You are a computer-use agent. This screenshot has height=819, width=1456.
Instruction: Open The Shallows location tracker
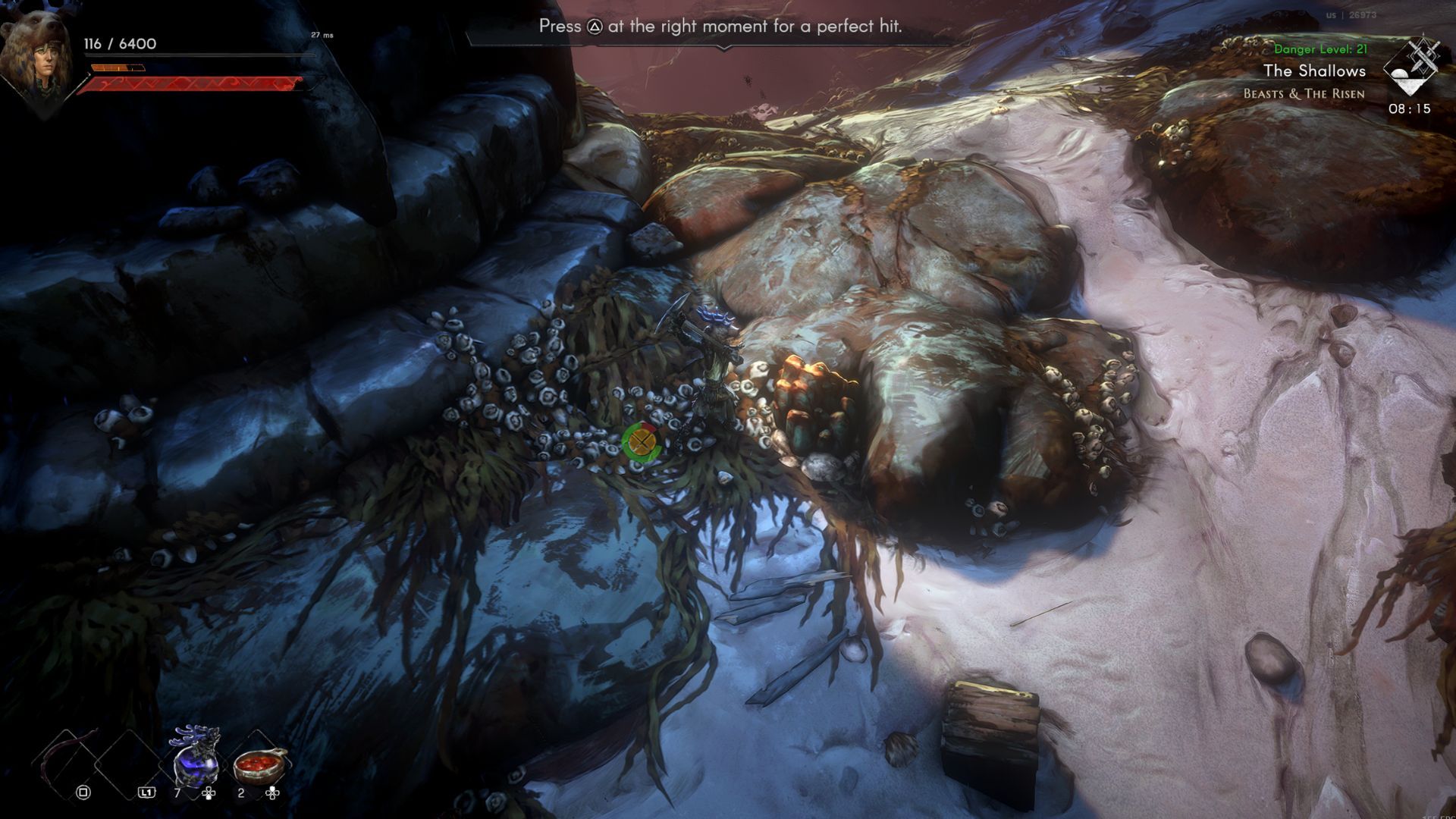pyautogui.click(x=1314, y=71)
